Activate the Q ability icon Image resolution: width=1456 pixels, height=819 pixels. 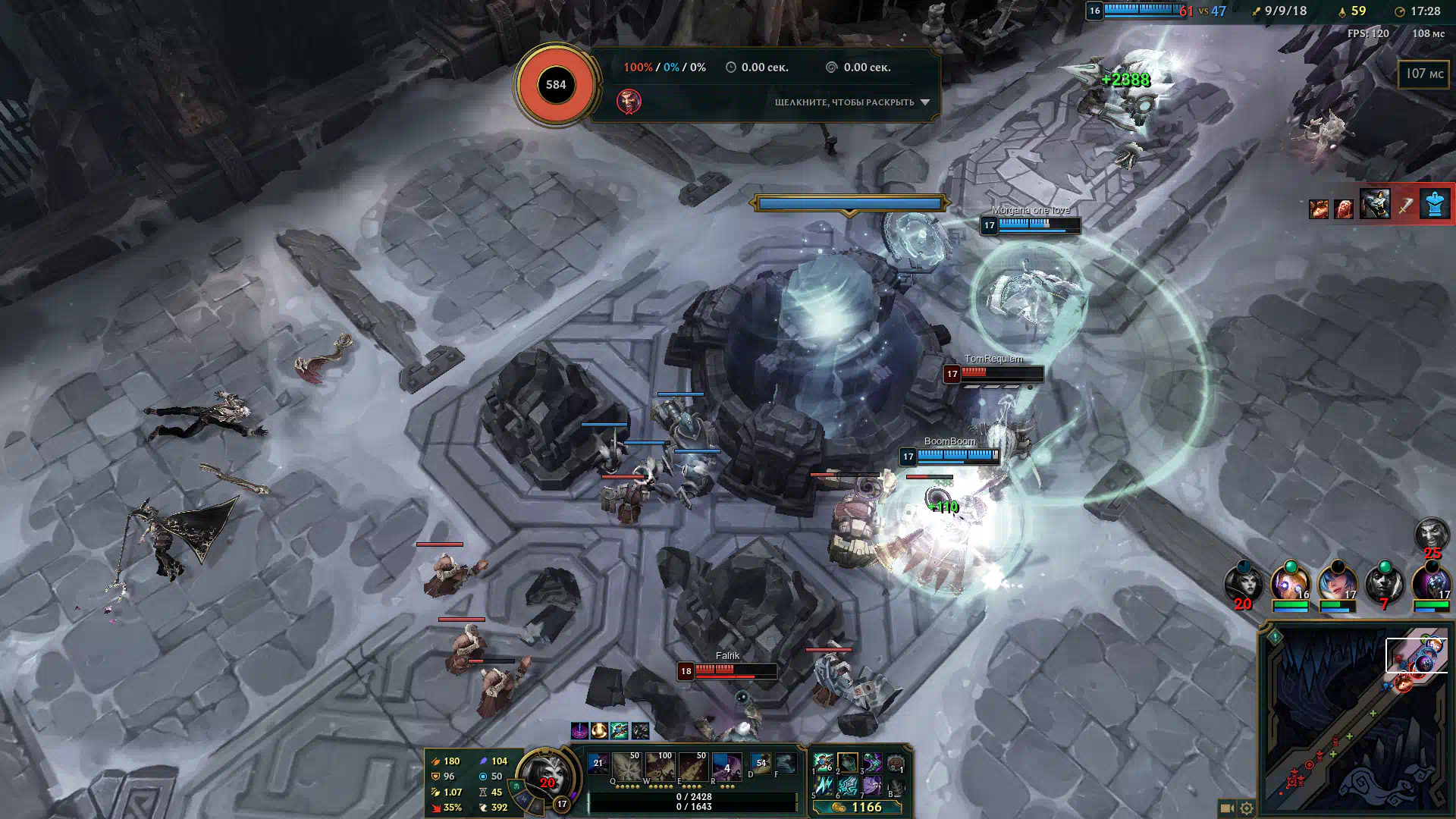point(626,767)
